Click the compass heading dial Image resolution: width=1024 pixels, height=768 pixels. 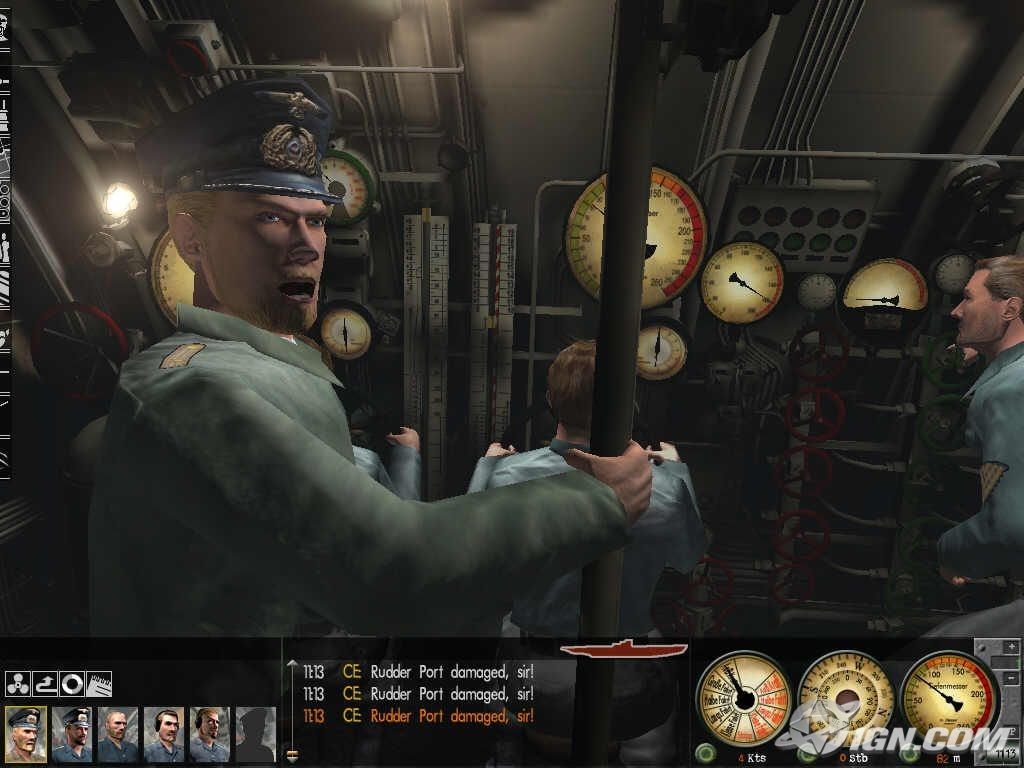tap(846, 697)
